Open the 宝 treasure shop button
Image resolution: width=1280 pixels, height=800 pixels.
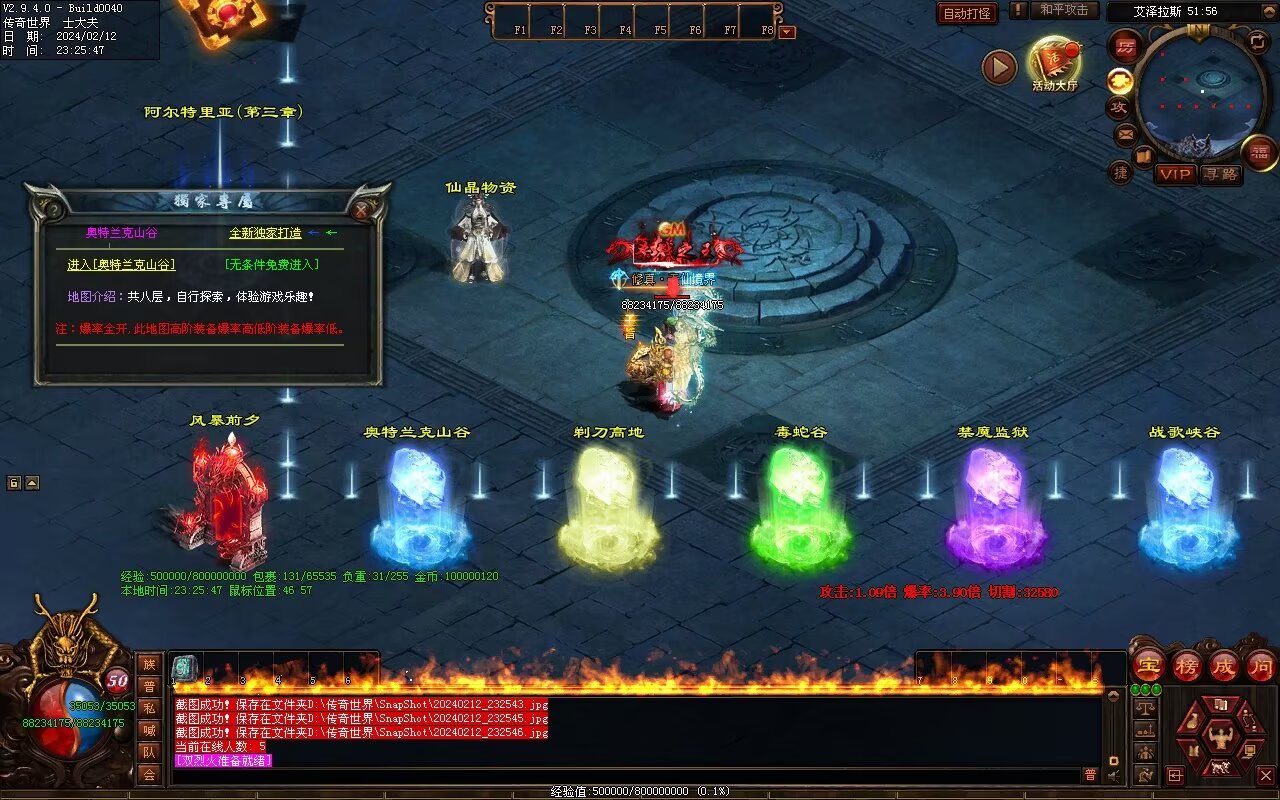(1148, 665)
